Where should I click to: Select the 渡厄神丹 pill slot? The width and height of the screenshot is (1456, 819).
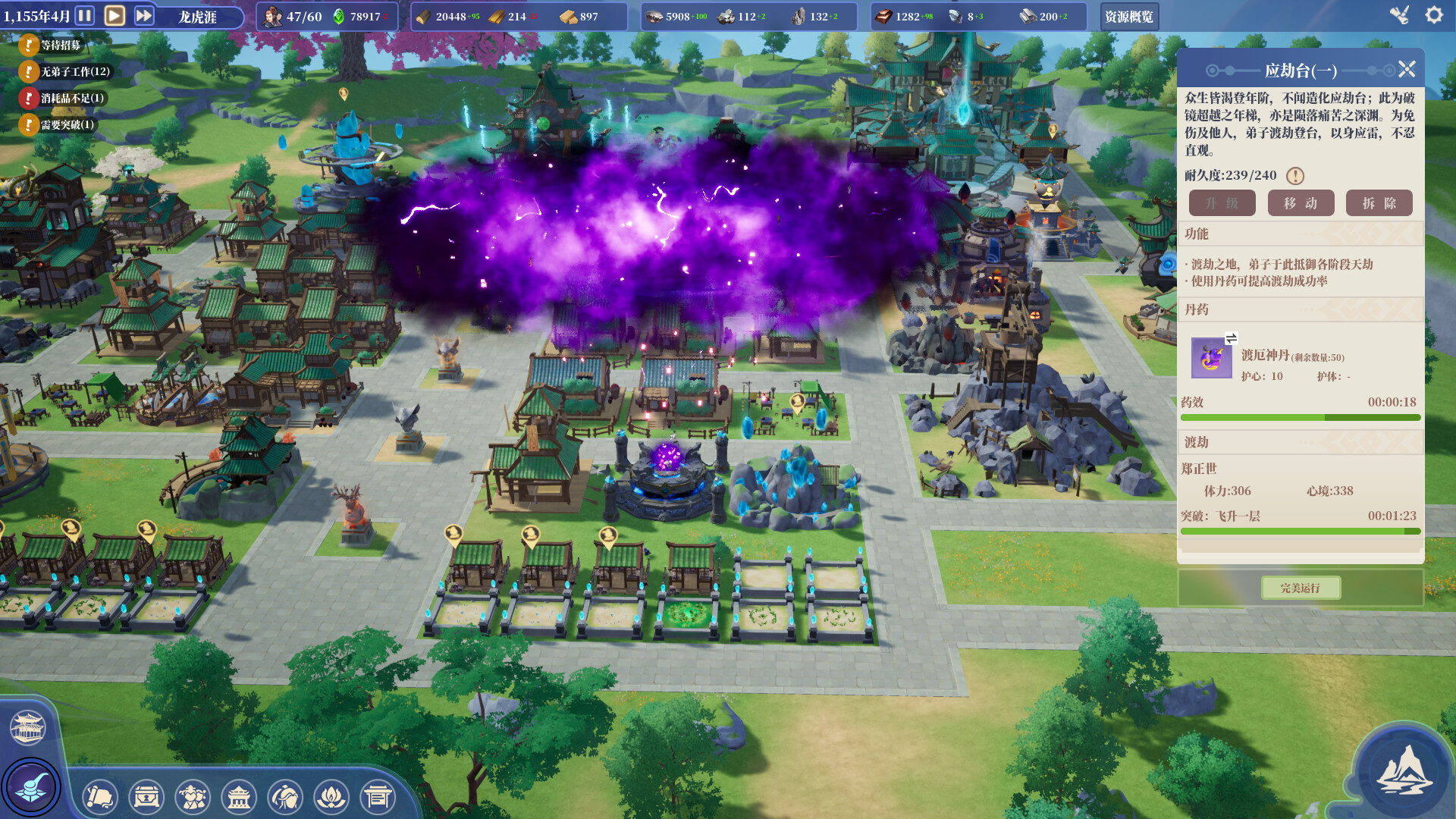(1211, 358)
